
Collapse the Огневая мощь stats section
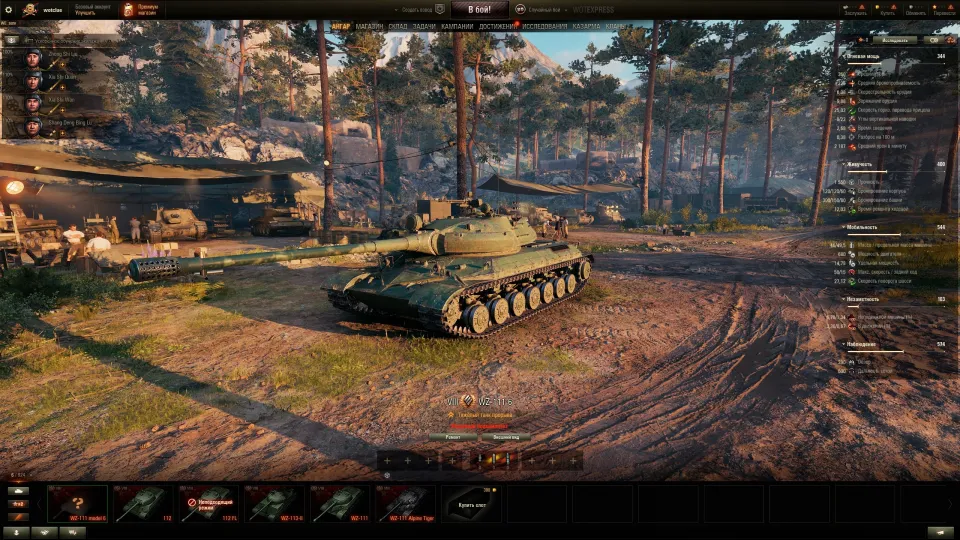[843, 57]
